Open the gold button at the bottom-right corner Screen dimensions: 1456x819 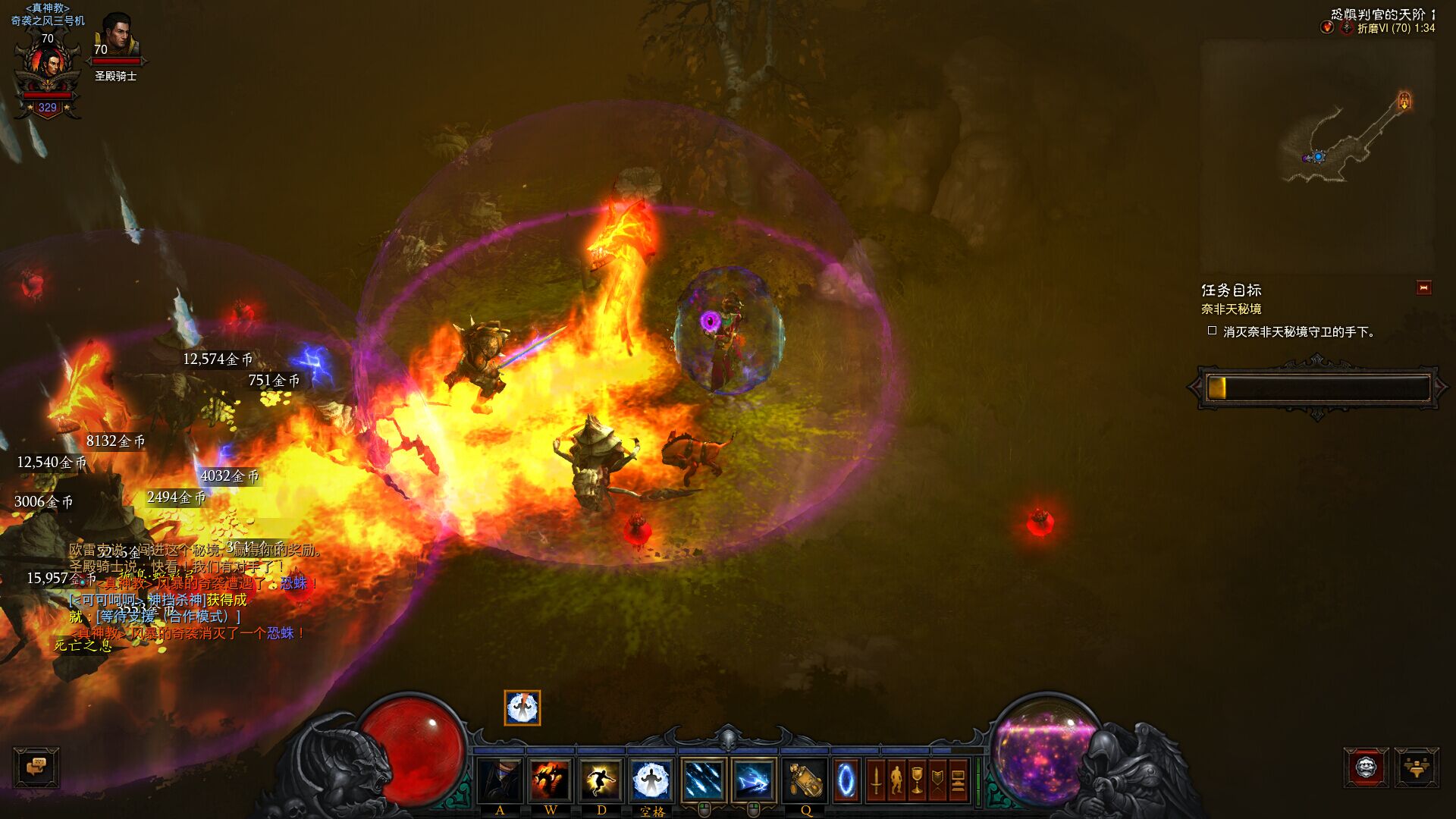pos(1415,767)
